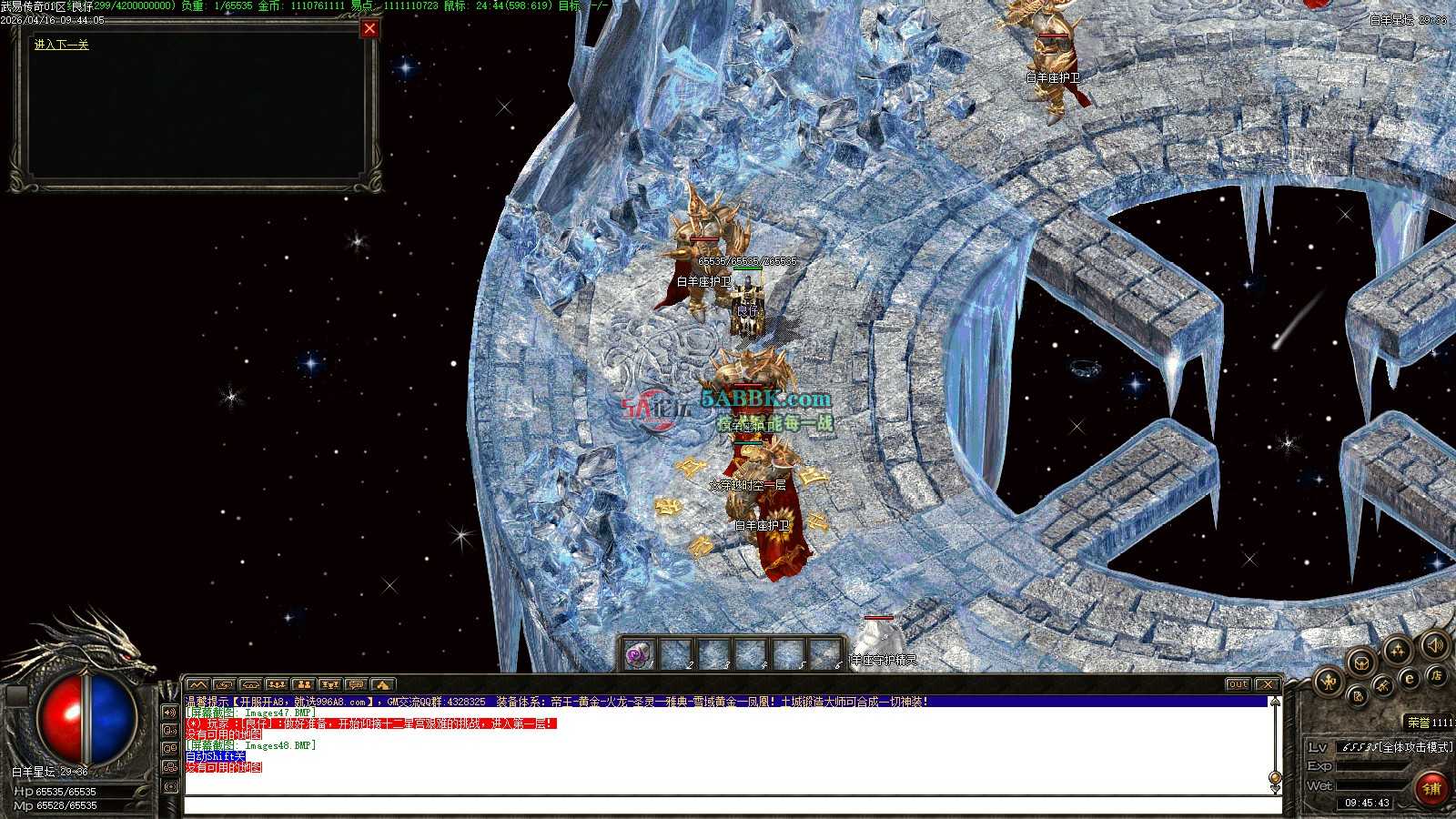The height and width of the screenshot is (819, 1456).
Task: Click the round 'e' button
Action: point(1409,678)
